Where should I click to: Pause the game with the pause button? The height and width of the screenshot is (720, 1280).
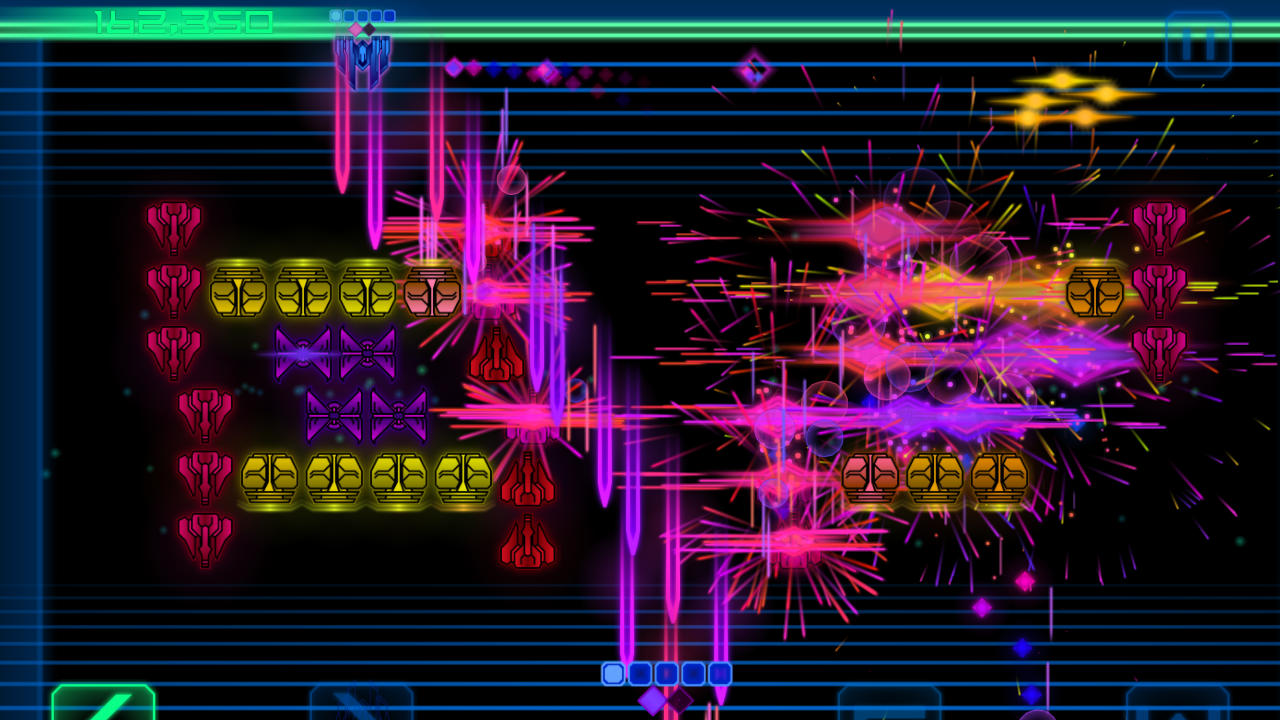coord(1198,43)
